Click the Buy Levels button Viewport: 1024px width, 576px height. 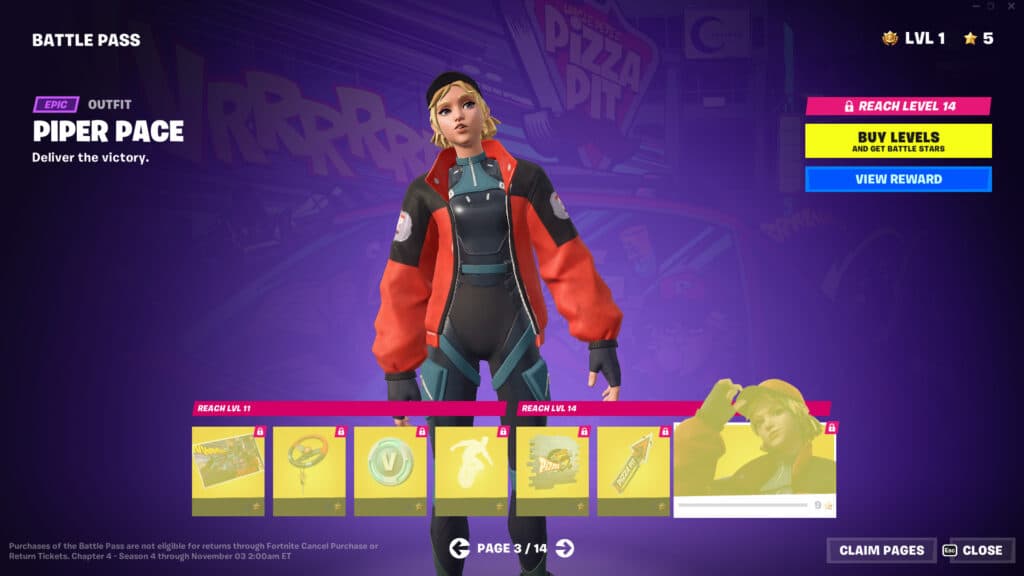pyautogui.click(x=898, y=141)
